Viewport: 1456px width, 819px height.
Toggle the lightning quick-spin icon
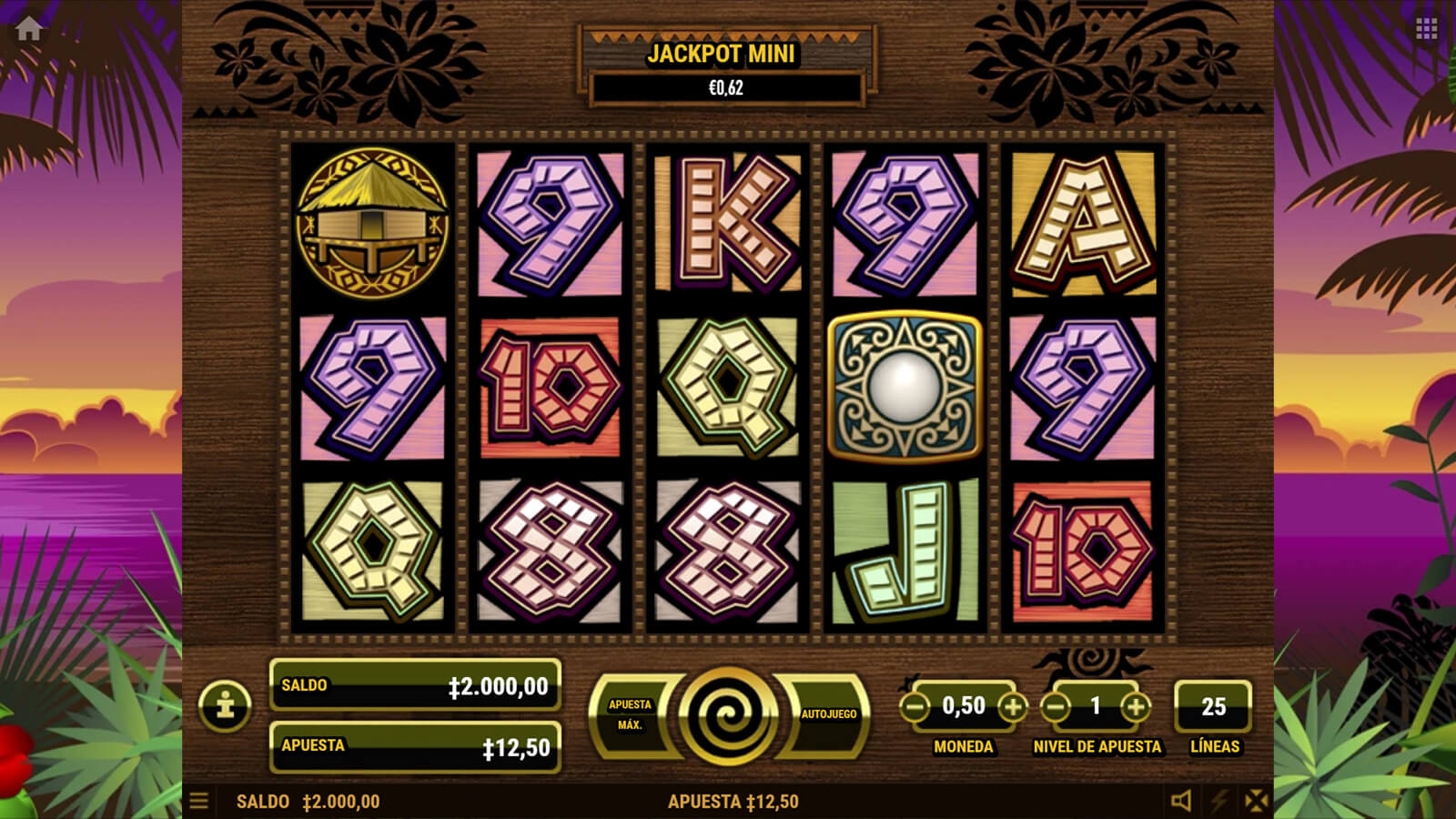[x=1218, y=801]
